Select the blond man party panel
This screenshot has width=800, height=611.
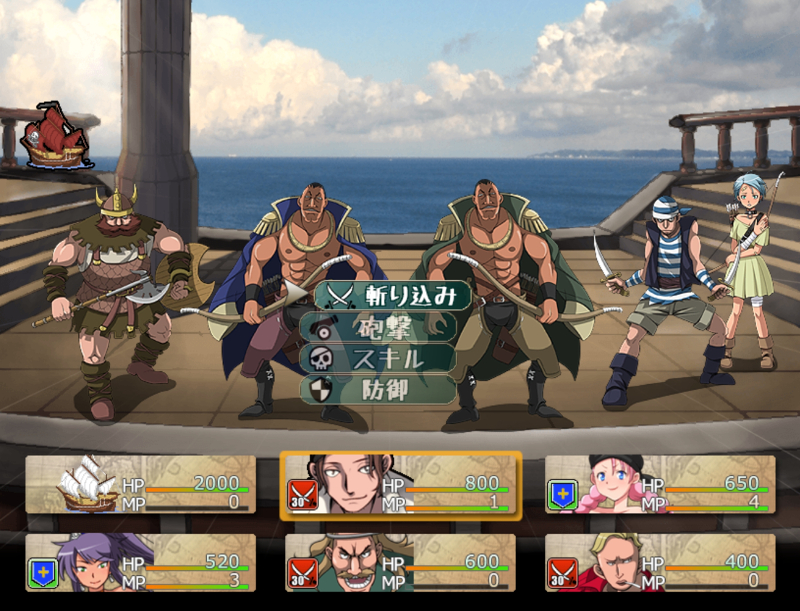(660, 562)
